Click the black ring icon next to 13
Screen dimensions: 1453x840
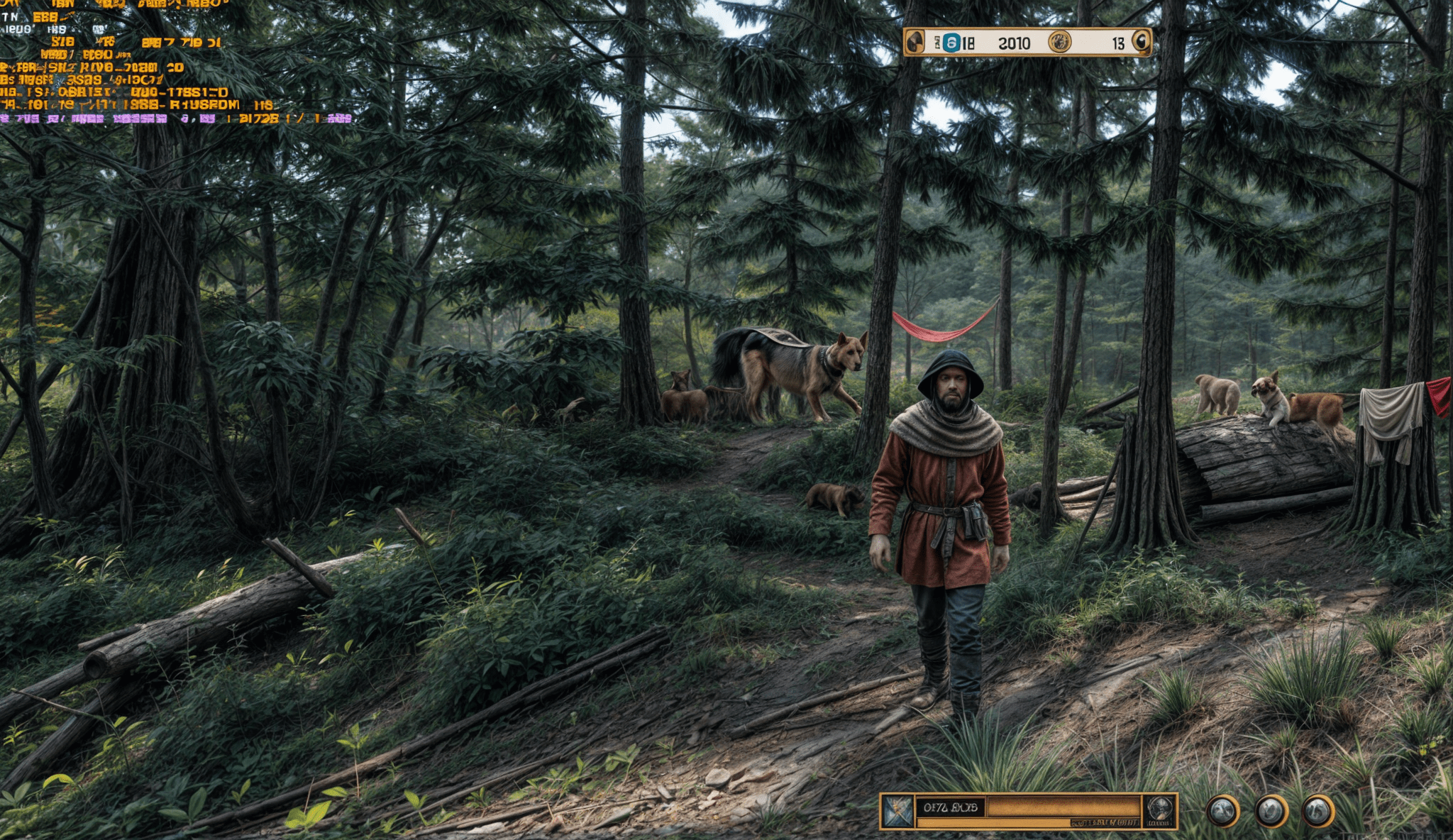pos(1141,42)
